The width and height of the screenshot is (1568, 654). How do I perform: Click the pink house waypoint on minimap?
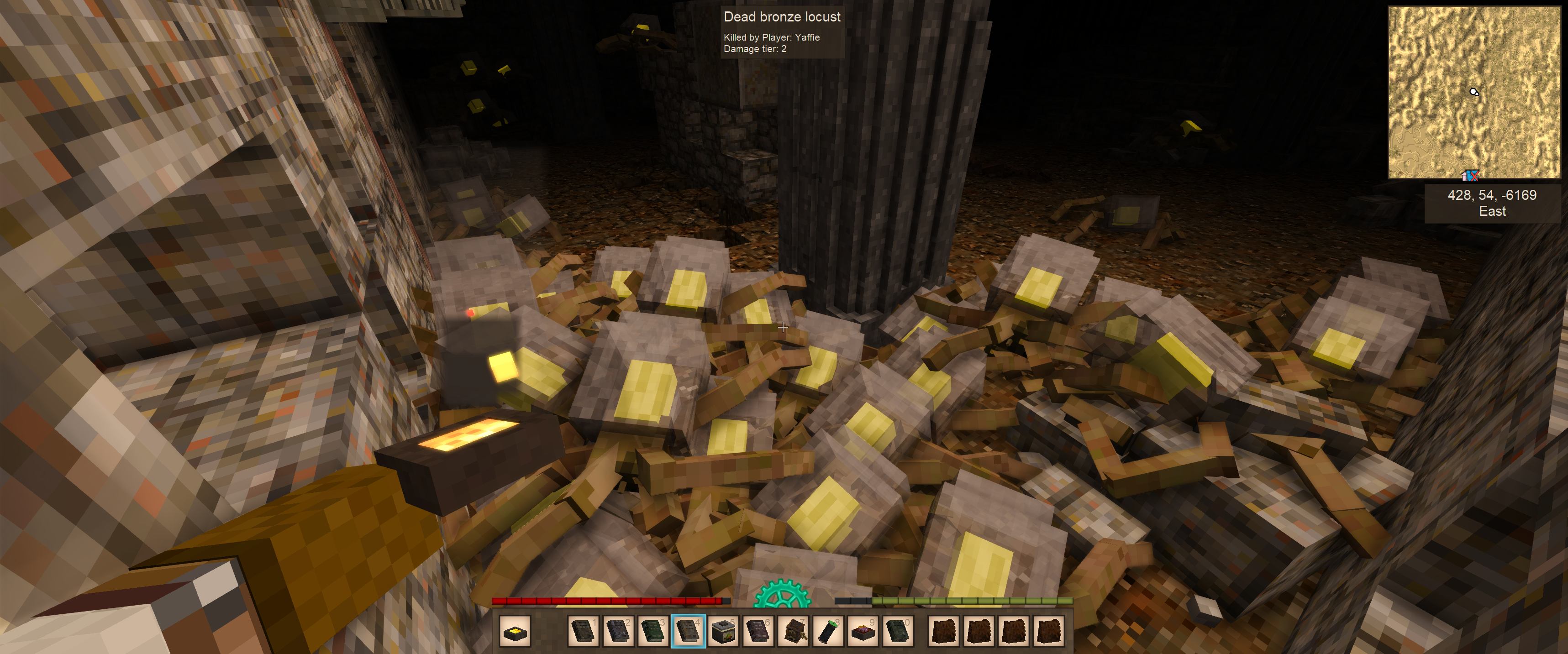[x=1465, y=177]
